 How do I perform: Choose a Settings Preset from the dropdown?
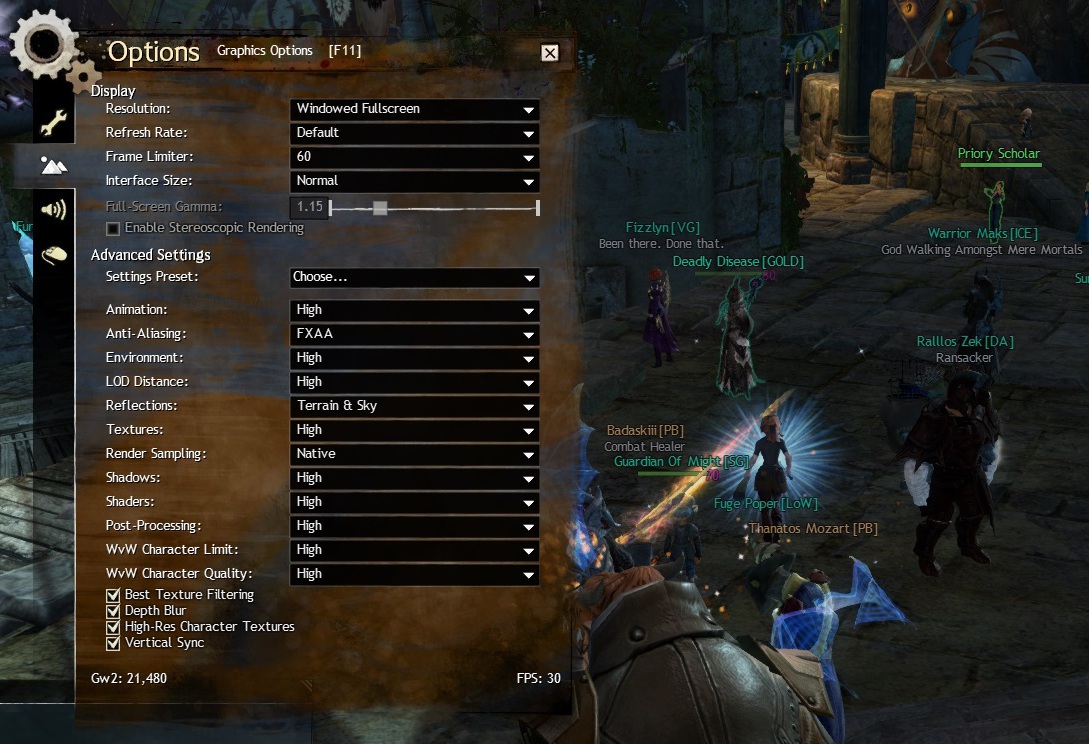click(x=415, y=278)
